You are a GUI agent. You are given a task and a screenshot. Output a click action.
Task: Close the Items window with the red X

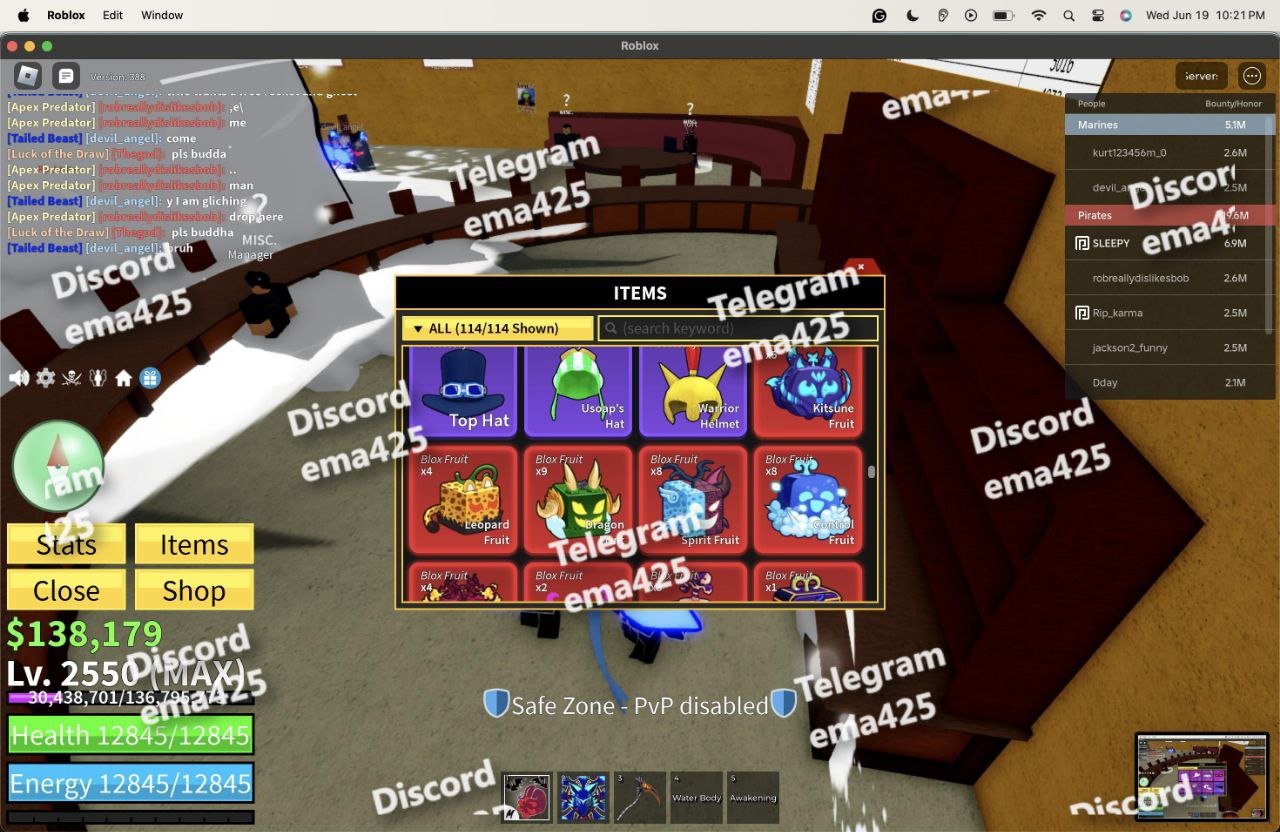[861, 267]
